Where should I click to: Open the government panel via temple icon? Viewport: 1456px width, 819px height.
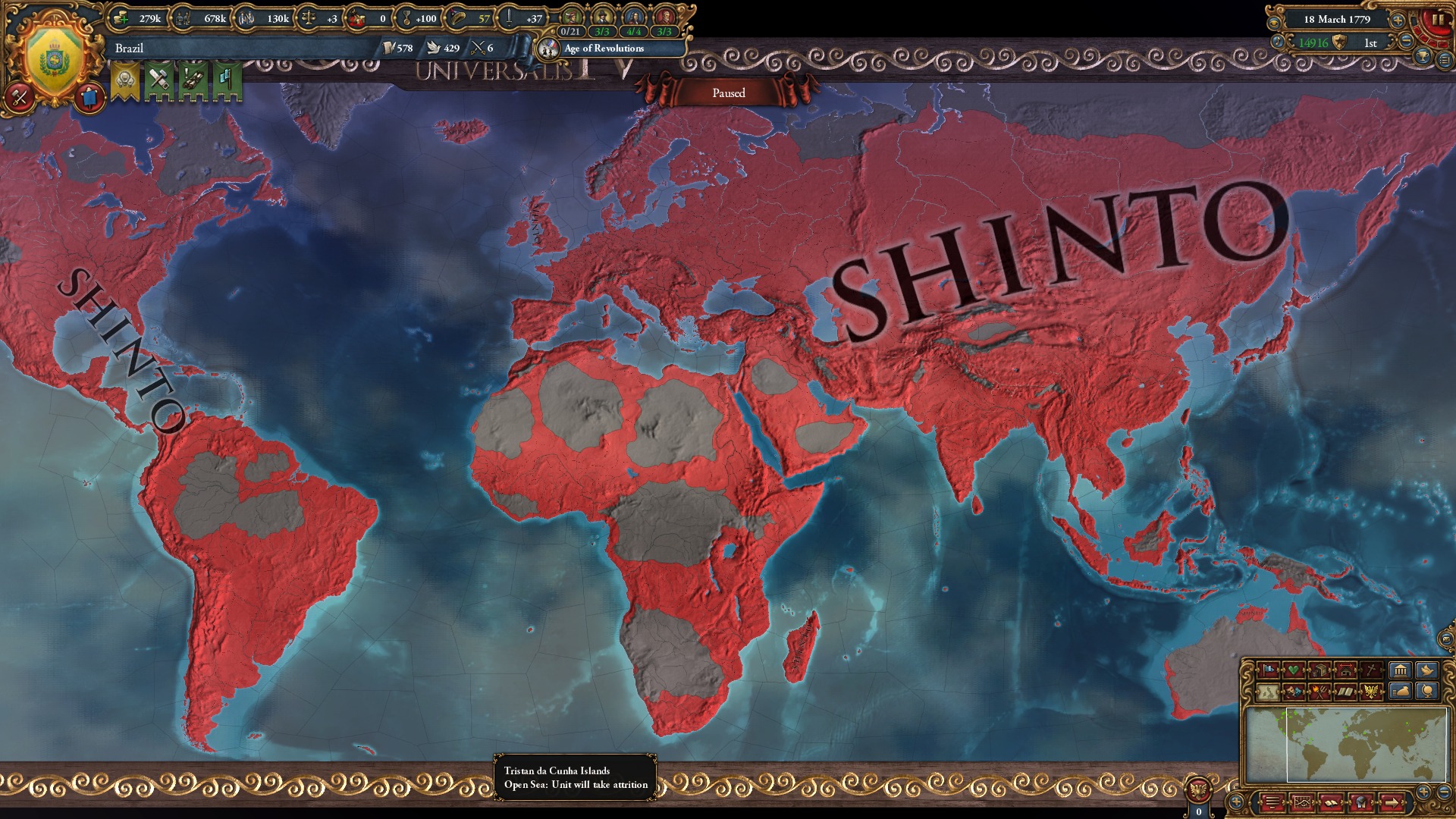pyautogui.click(x=1401, y=671)
